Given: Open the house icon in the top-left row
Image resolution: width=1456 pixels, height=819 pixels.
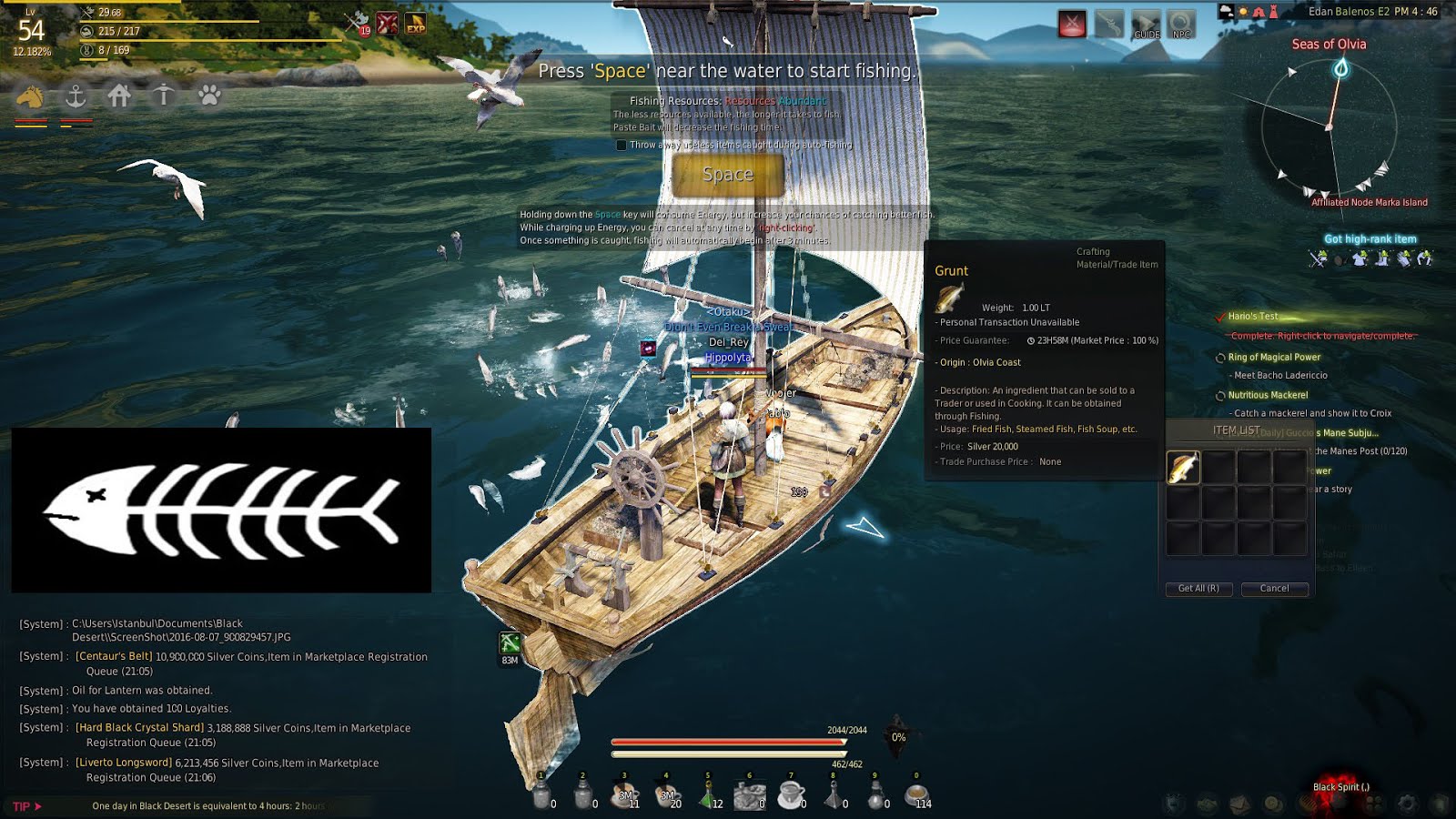Looking at the screenshot, I should click(x=120, y=96).
